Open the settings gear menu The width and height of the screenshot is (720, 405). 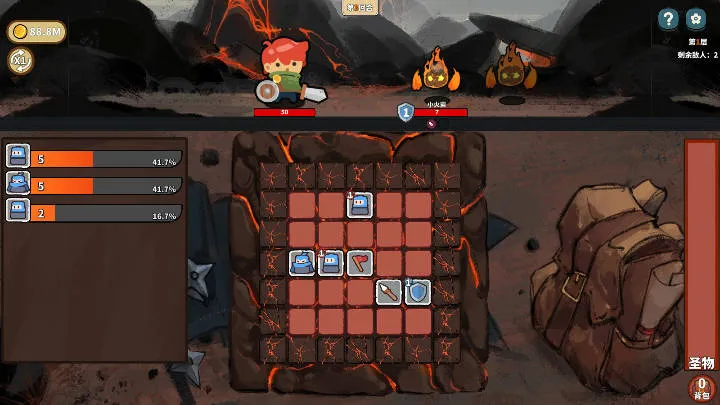(x=696, y=19)
